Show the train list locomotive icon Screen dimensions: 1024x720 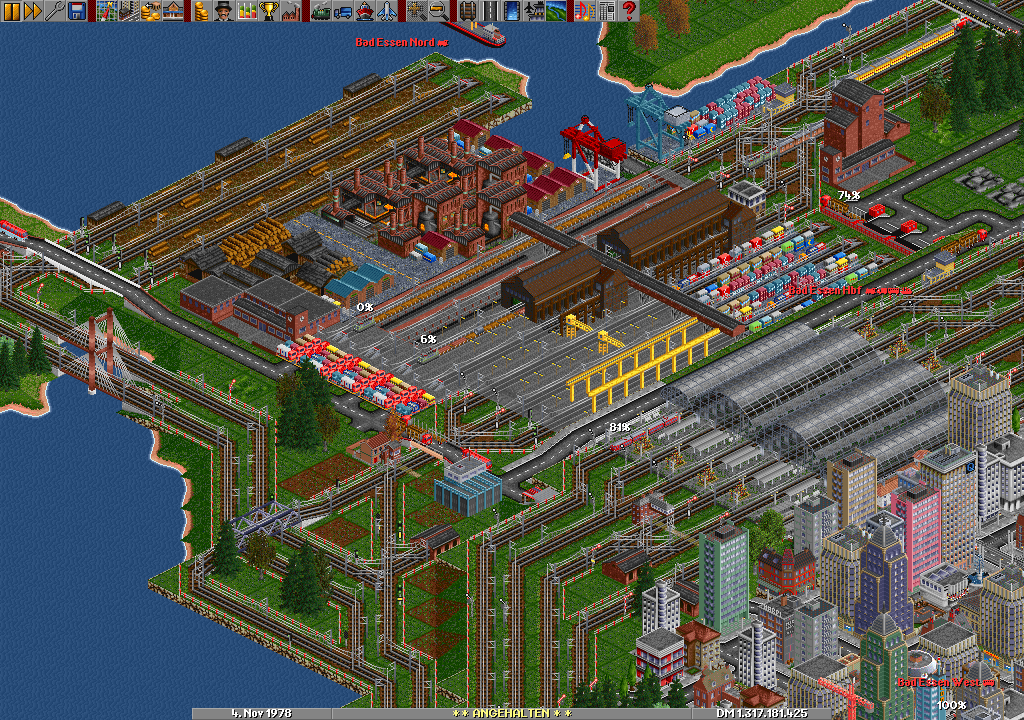pos(321,11)
